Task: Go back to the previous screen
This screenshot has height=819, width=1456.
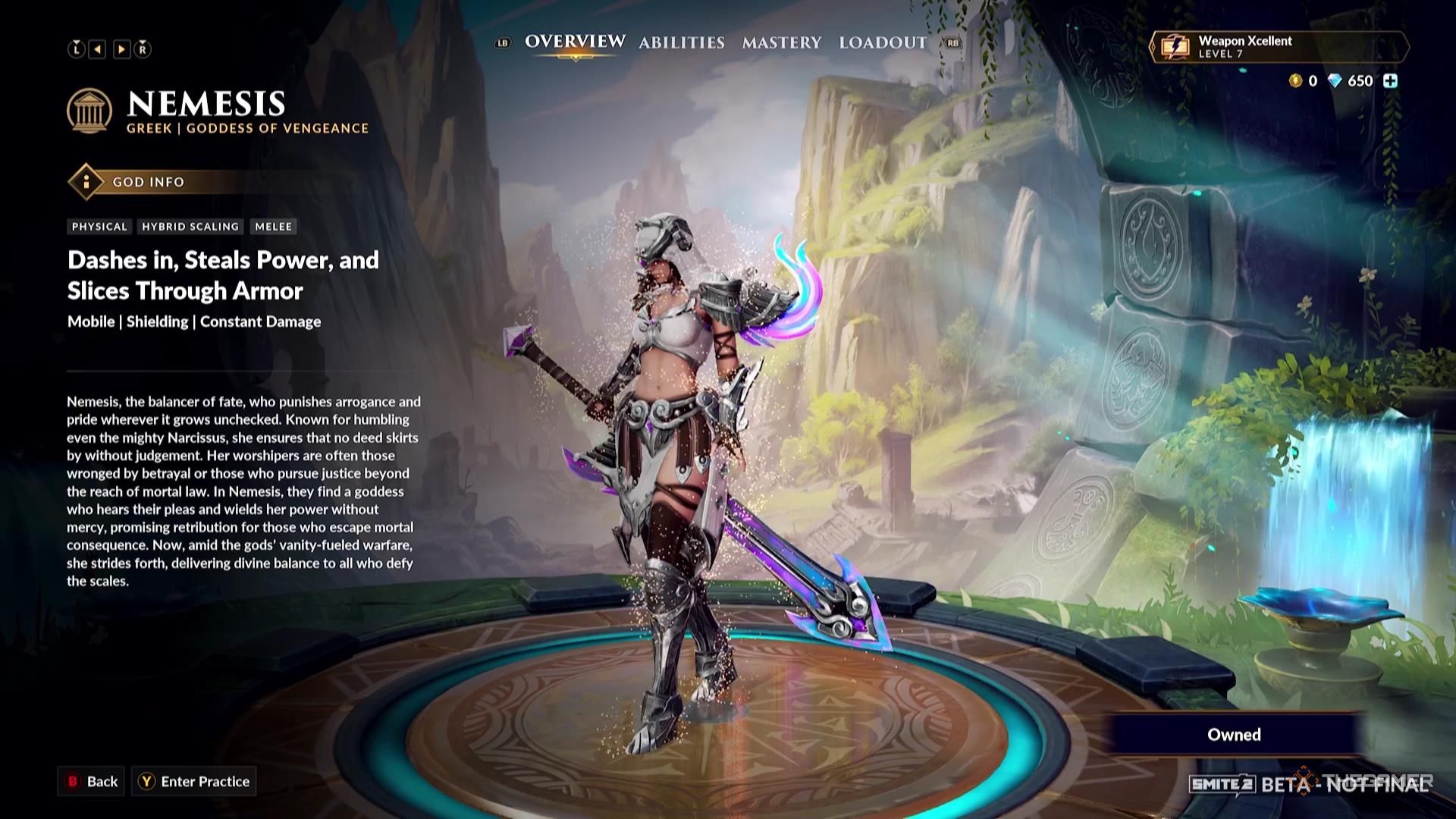Action: [93, 781]
